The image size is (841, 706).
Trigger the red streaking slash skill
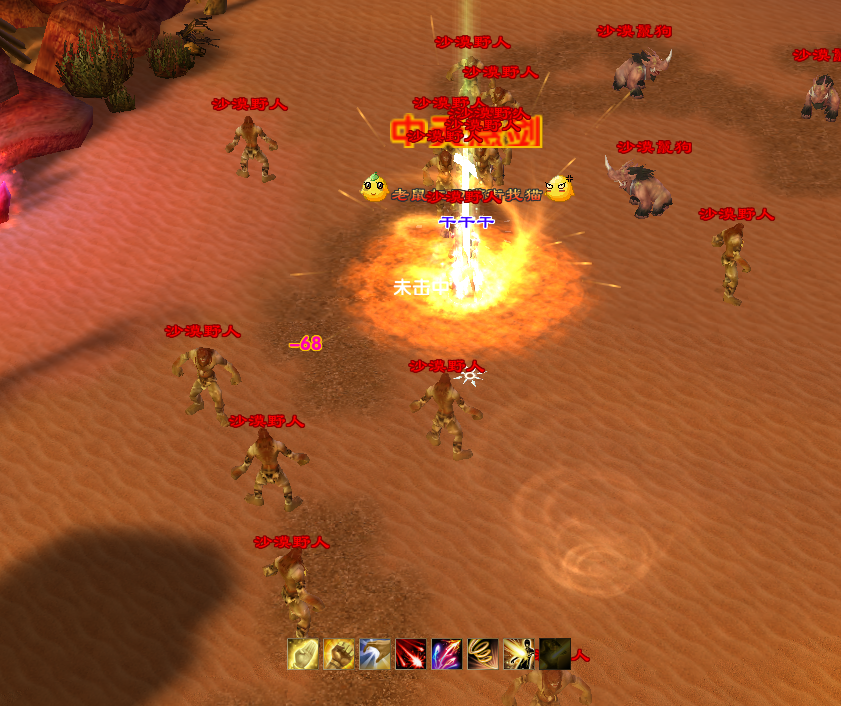pyautogui.click(x=411, y=654)
